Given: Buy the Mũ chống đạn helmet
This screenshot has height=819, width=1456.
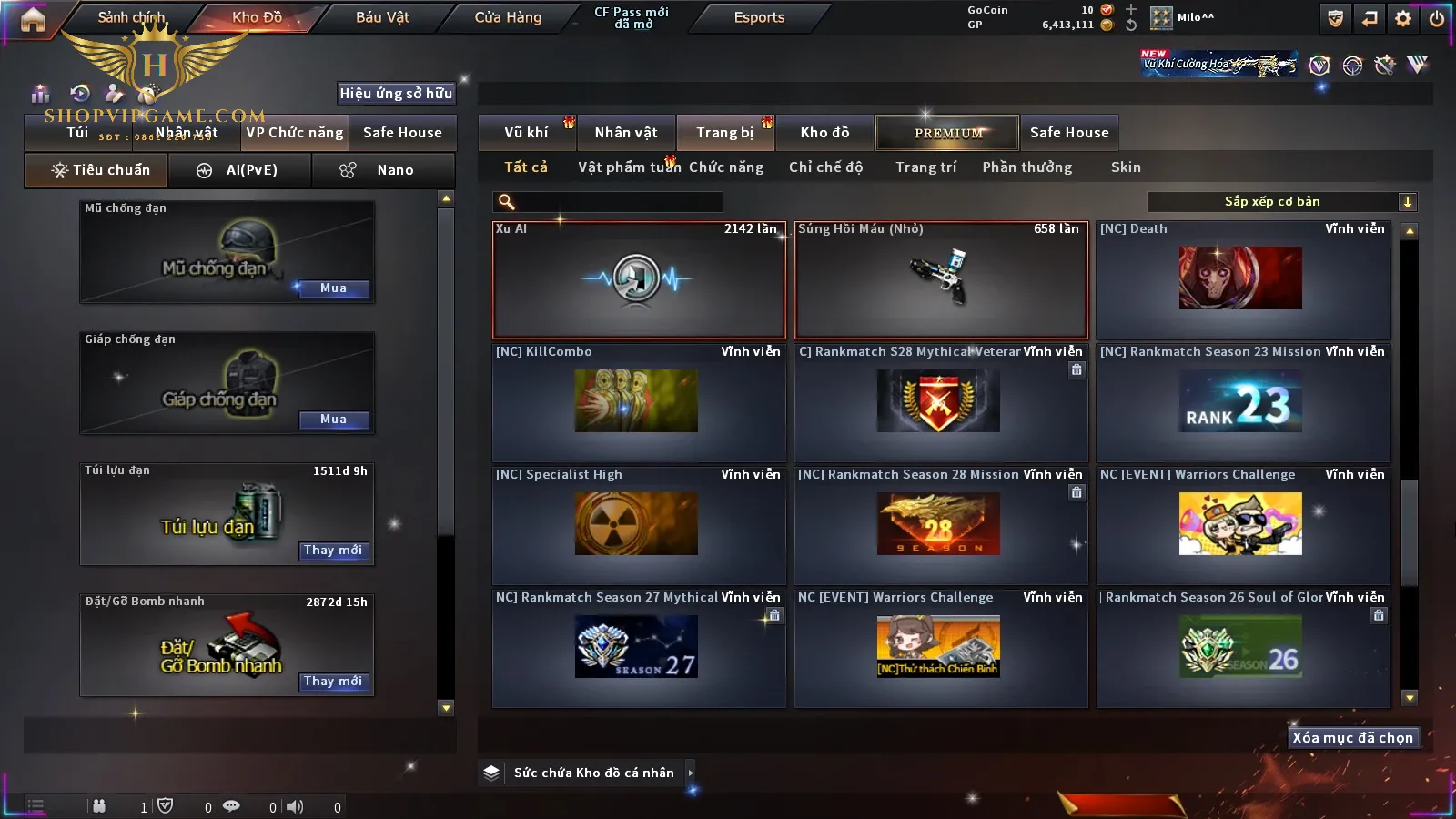Looking at the screenshot, I should [333, 288].
